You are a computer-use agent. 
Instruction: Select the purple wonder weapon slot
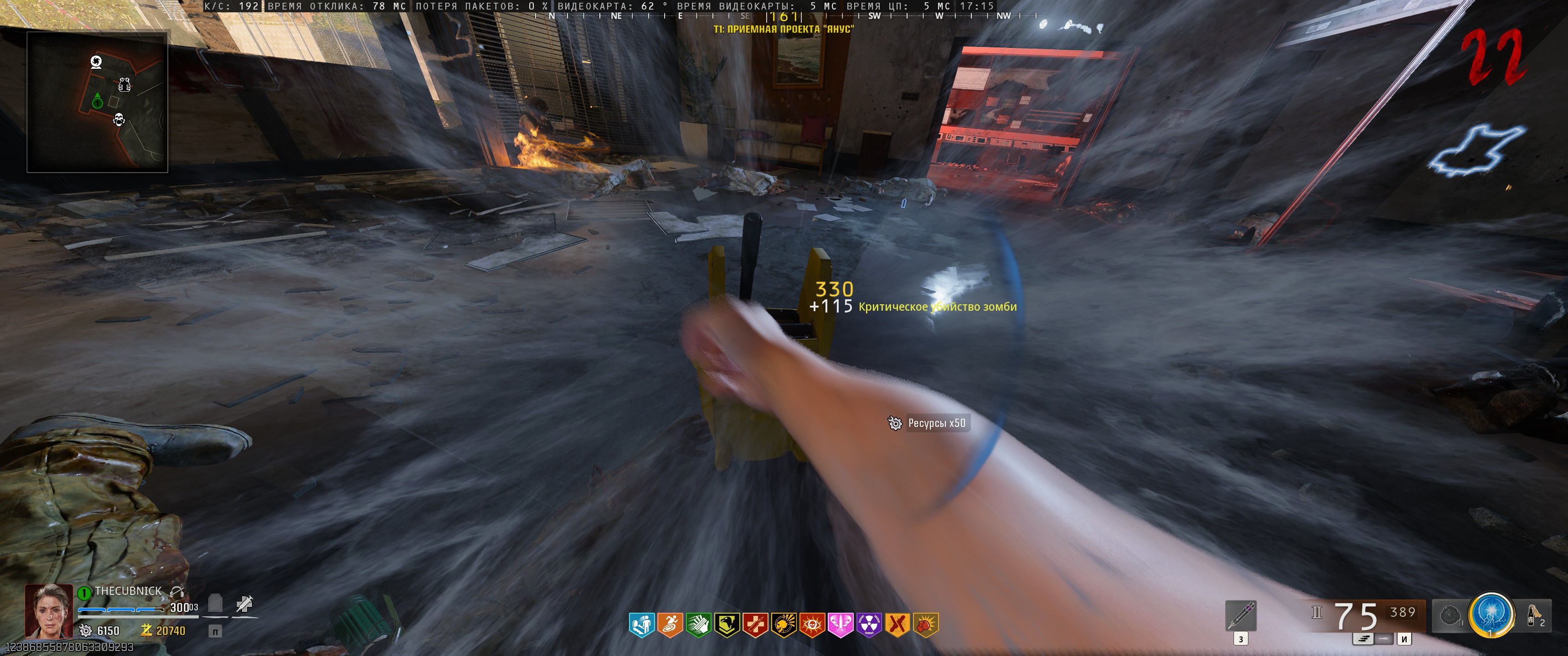pyautogui.click(x=1241, y=615)
